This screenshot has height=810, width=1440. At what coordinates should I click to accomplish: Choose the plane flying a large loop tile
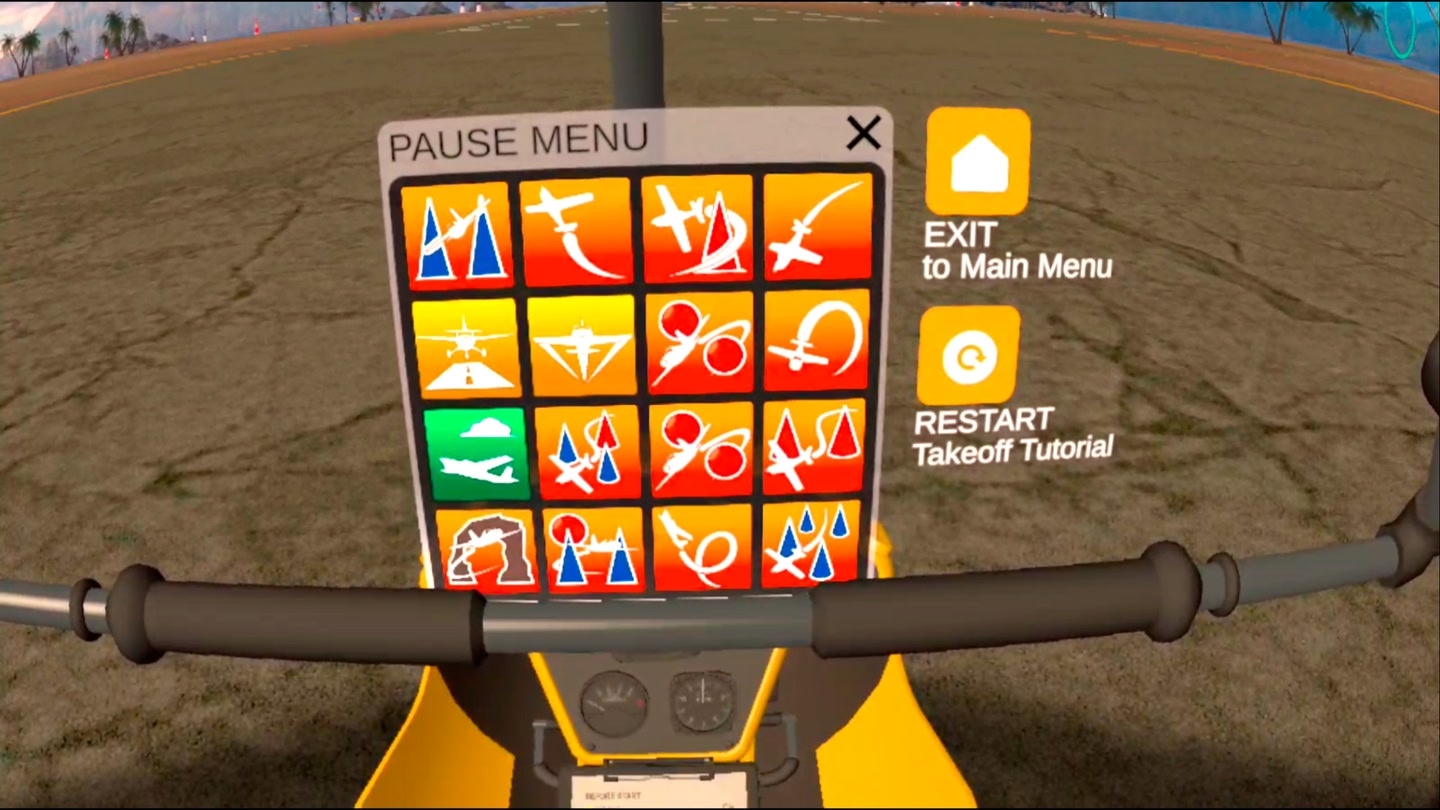coord(816,340)
